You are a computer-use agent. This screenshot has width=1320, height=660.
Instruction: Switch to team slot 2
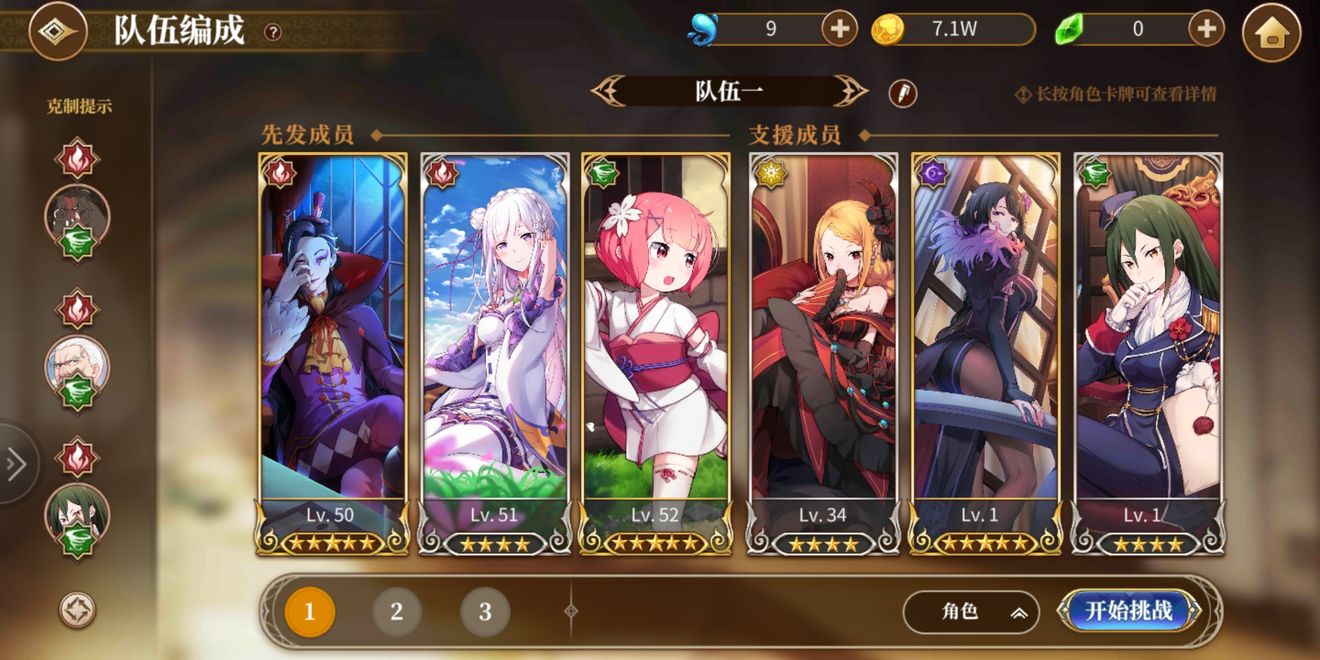397,612
